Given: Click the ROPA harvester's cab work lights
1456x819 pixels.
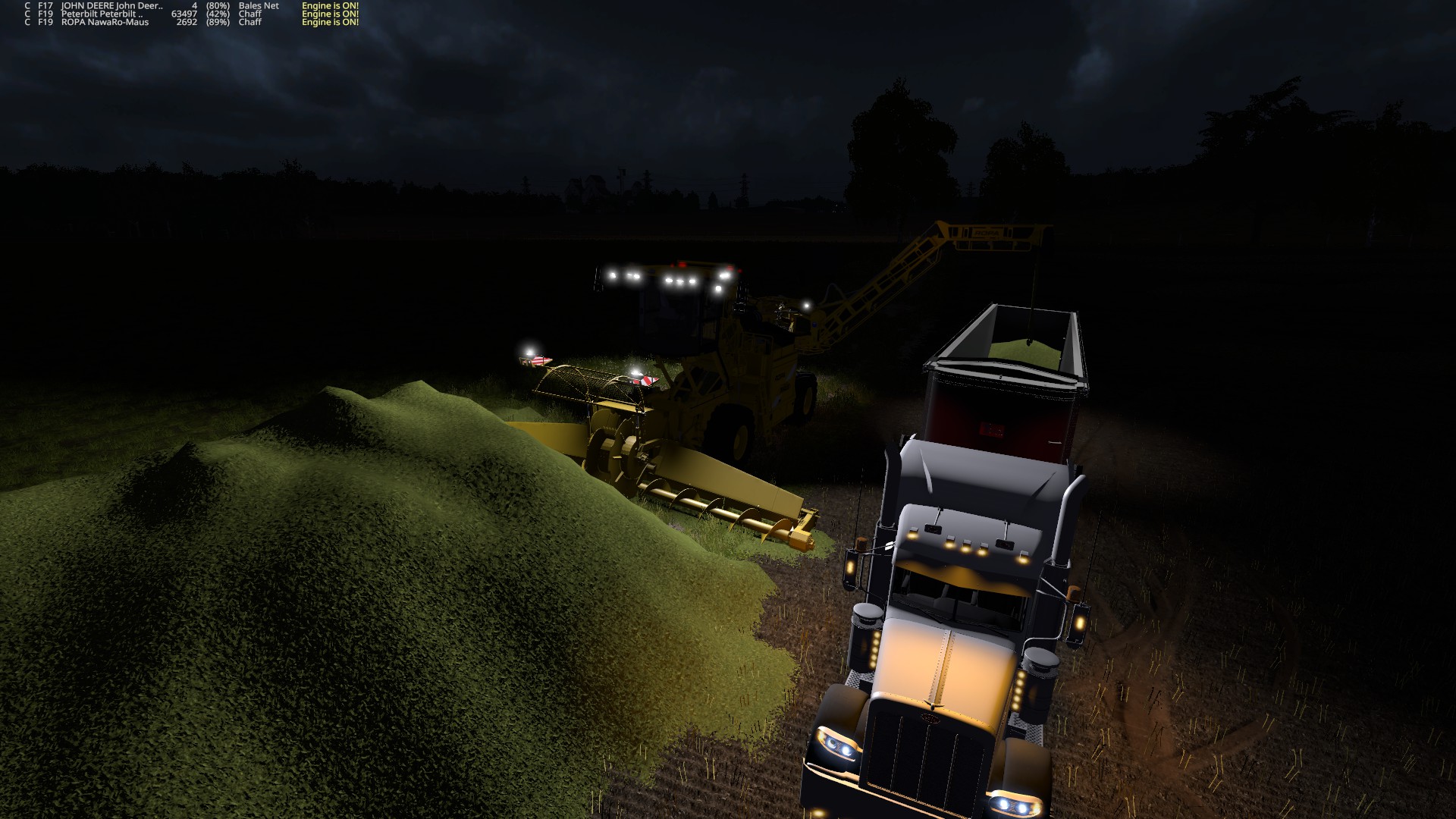Looking at the screenshot, I should click(x=682, y=279).
